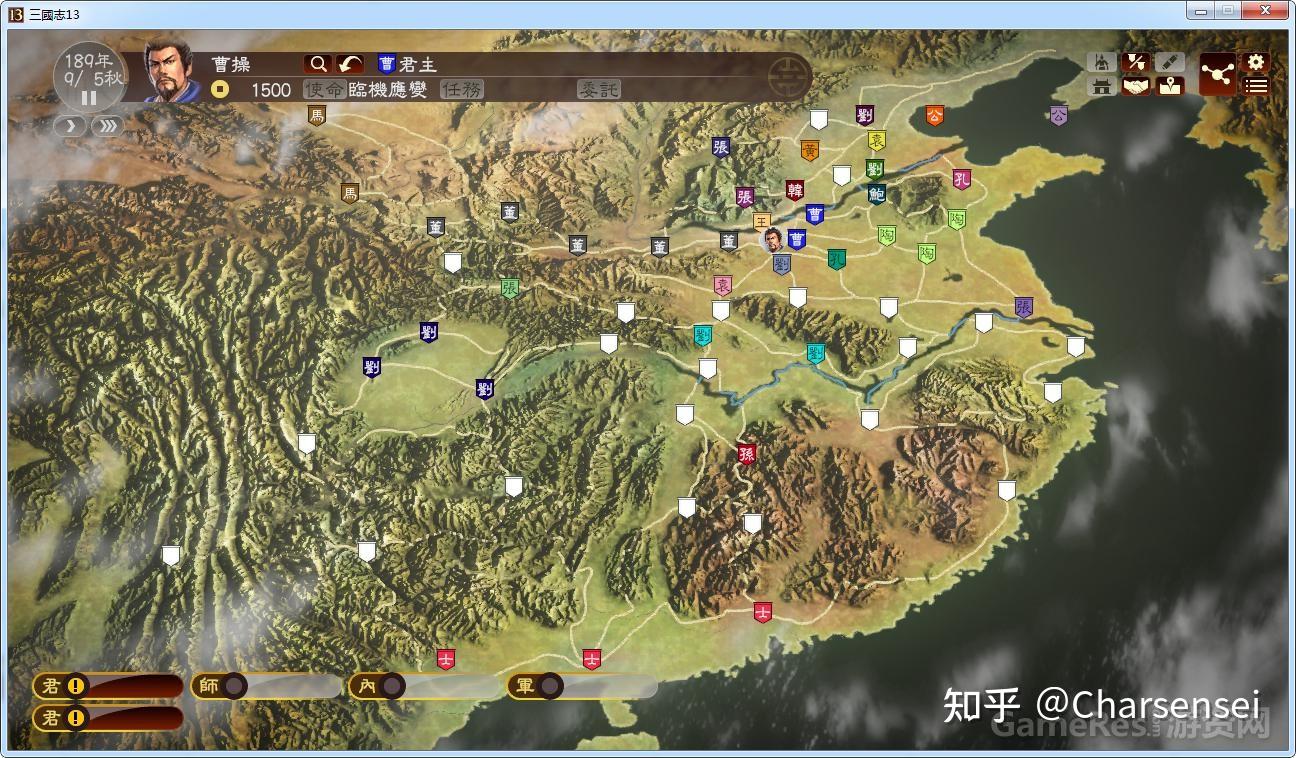Screen dimensions: 1296x758
Task: Select the soldier unit icon
Action: click(1102, 62)
